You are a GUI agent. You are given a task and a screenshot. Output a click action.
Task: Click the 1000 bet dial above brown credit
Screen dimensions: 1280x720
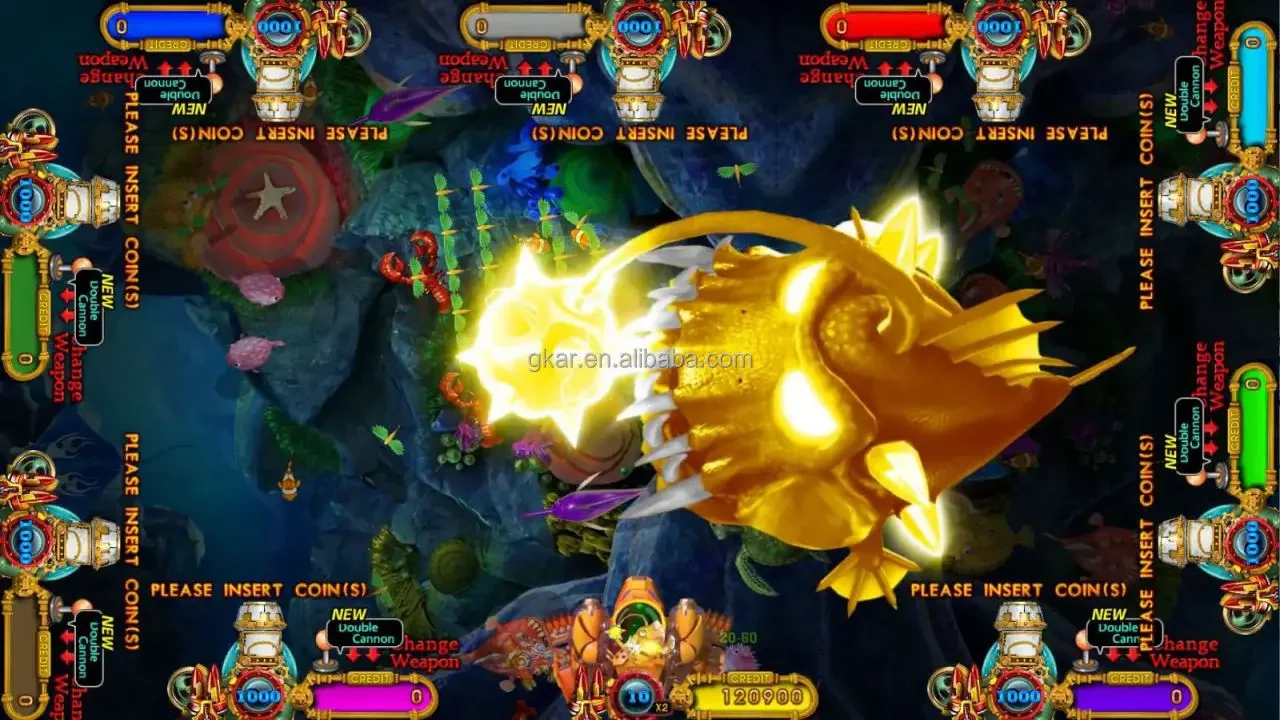pyautogui.click(x=28, y=541)
